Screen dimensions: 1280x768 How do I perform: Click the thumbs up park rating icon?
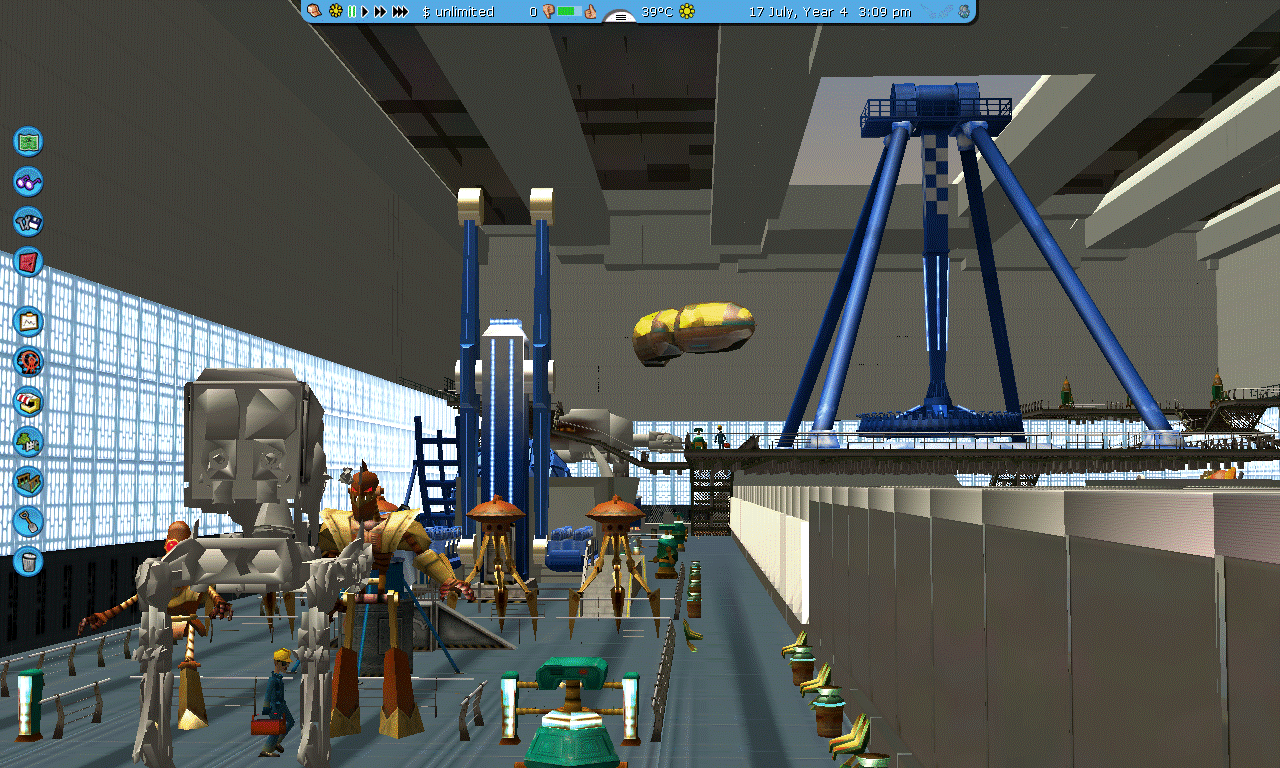click(591, 12)
